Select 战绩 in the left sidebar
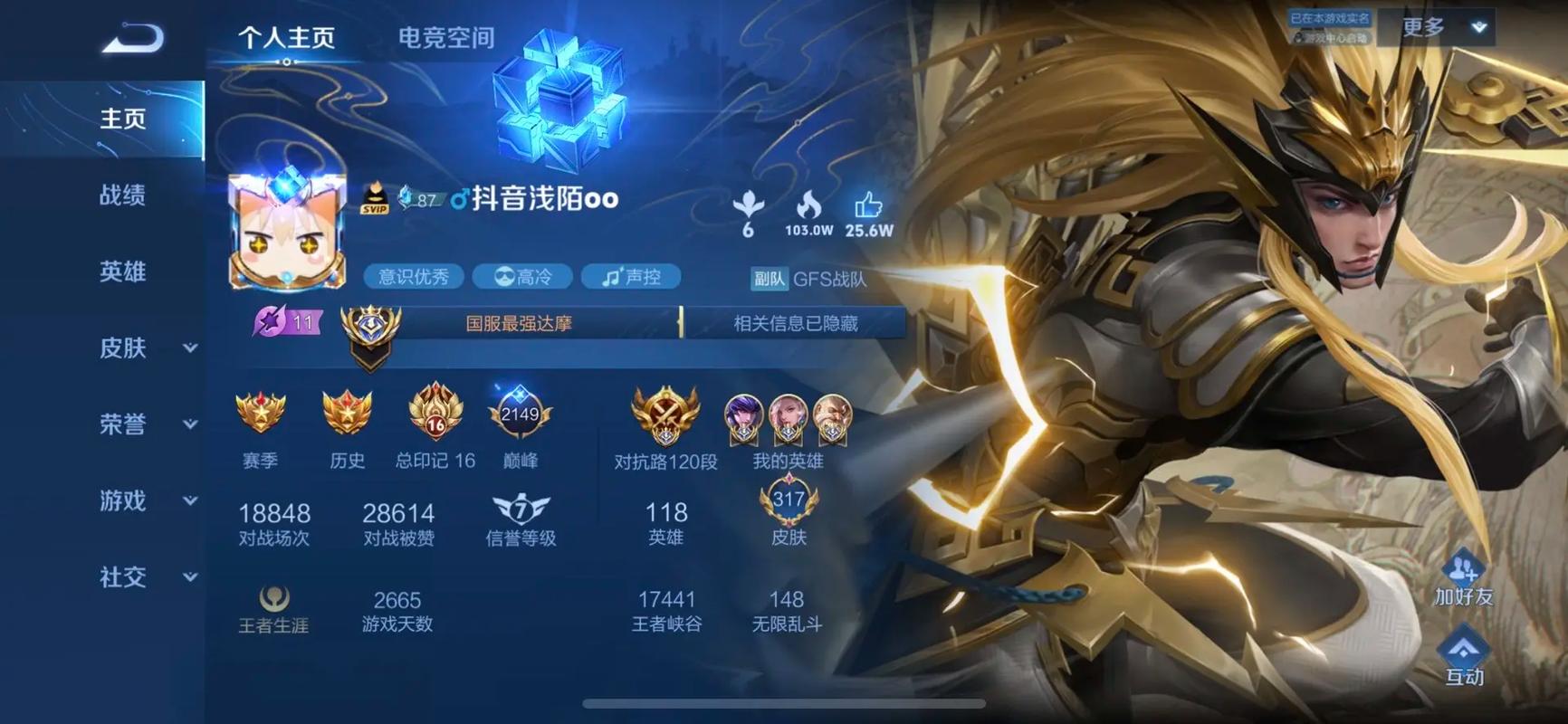This screenshot has height=724, width=1568. coord(120,195)
